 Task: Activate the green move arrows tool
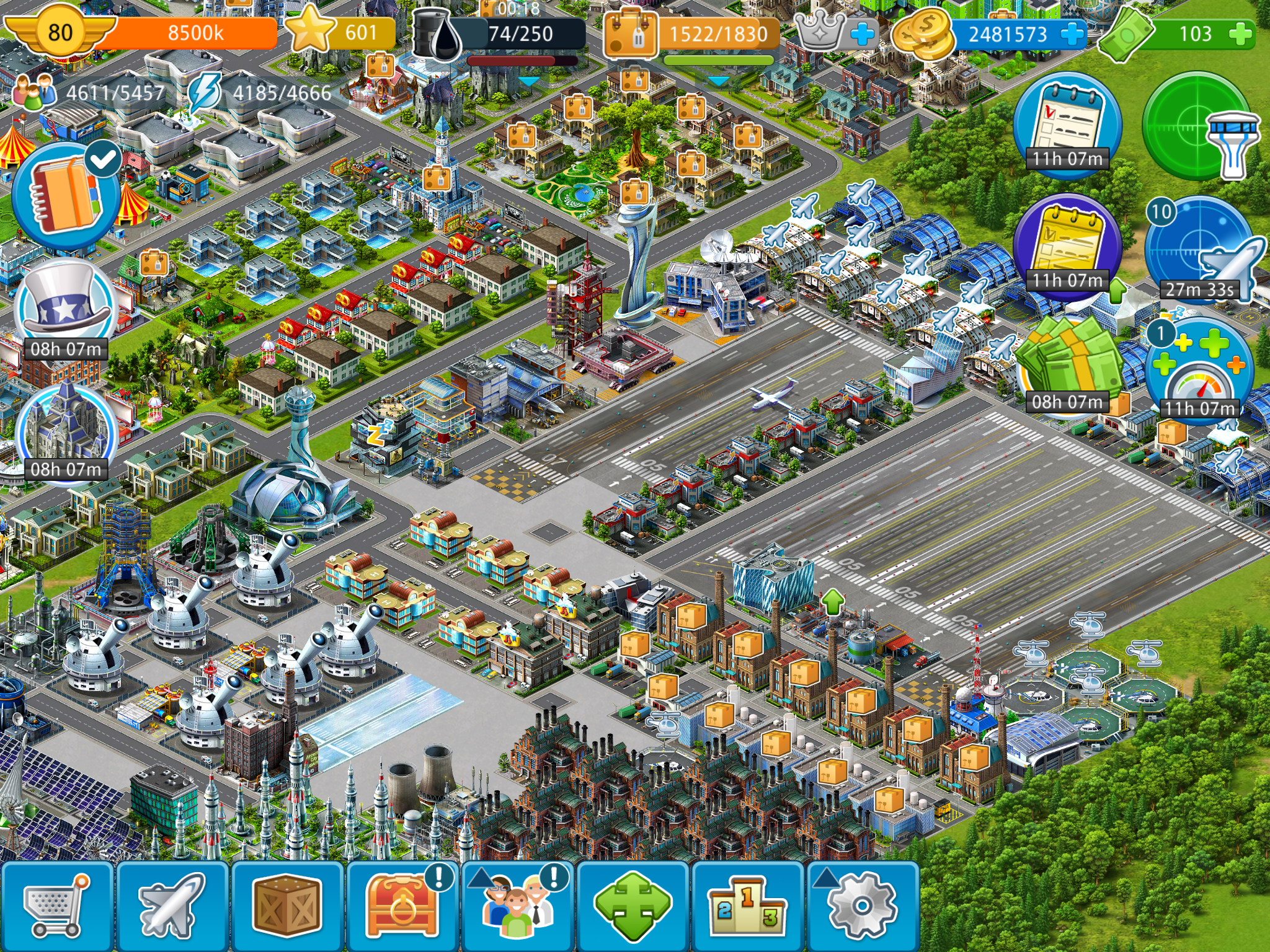[633, 906]
